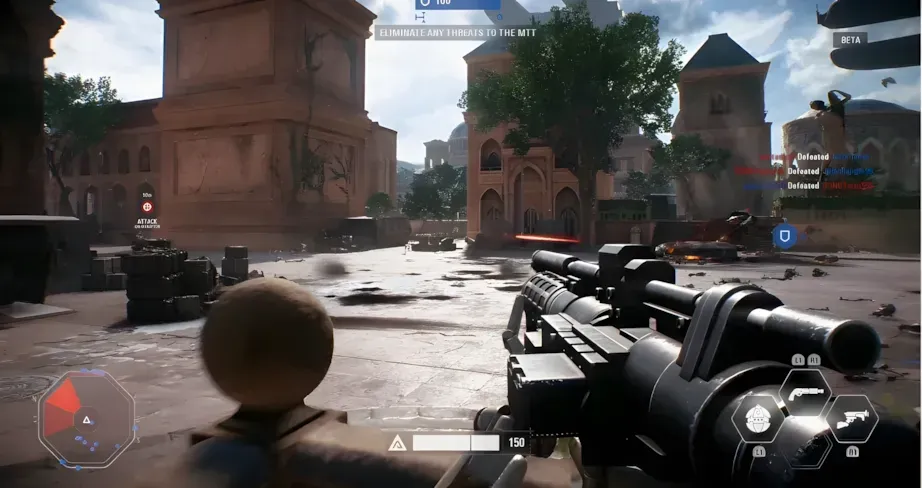Click the BETA label badge

tap(849, 39)
